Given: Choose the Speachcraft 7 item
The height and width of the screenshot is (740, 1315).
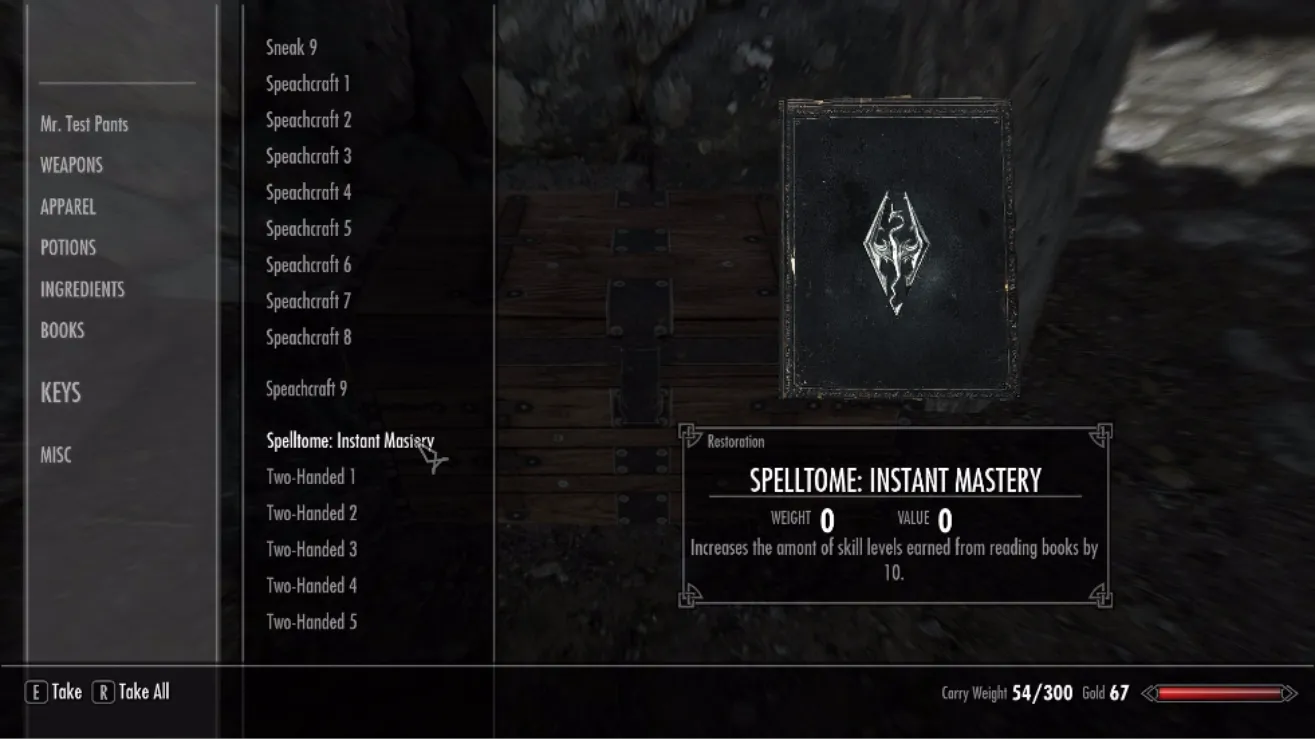Looking at the screenshot, I should point(308,301).
